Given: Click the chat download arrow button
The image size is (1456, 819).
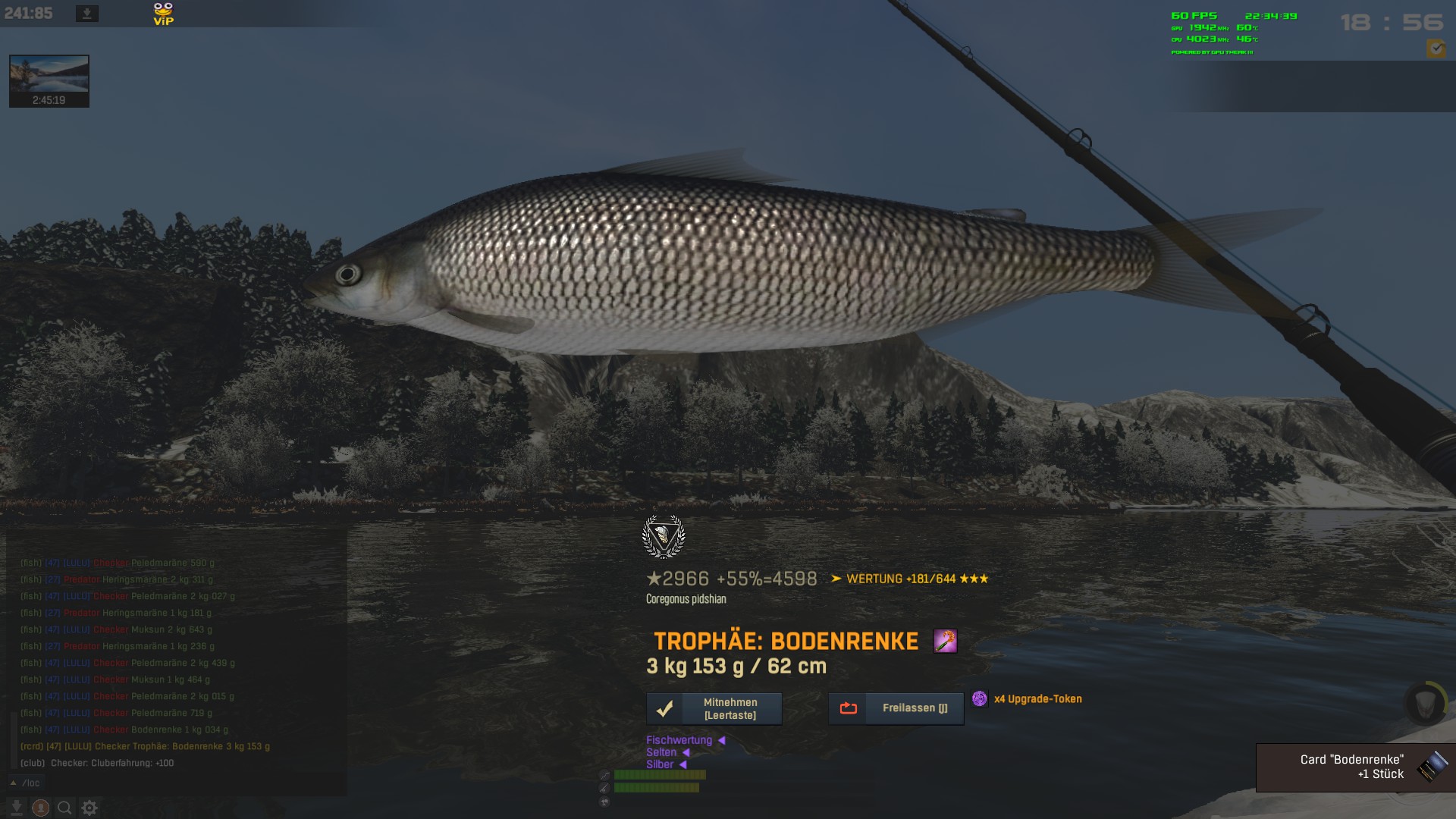Looking at the screenshot, I should coord(16,808).
